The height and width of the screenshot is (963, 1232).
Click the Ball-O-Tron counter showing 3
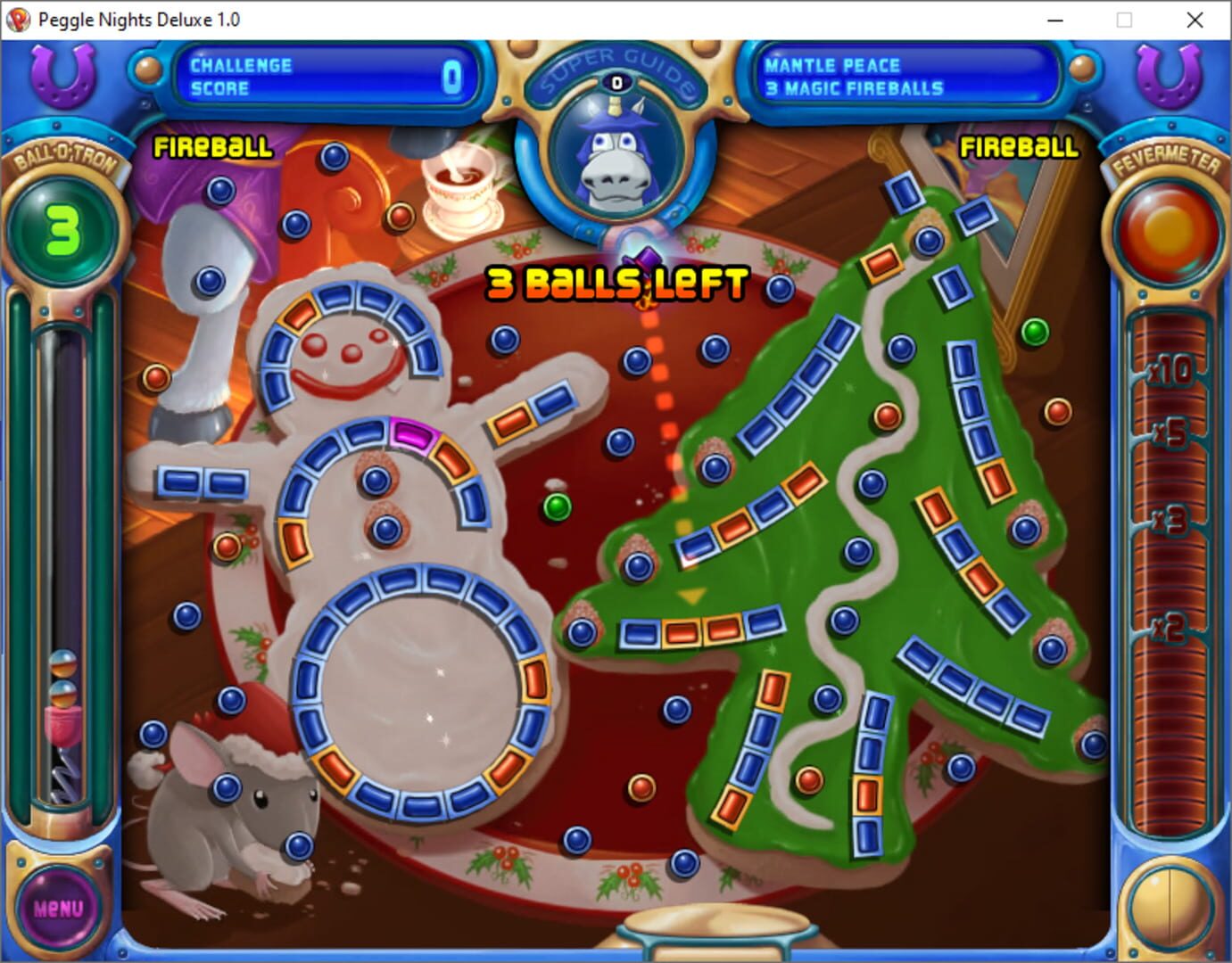coord(62,227)
